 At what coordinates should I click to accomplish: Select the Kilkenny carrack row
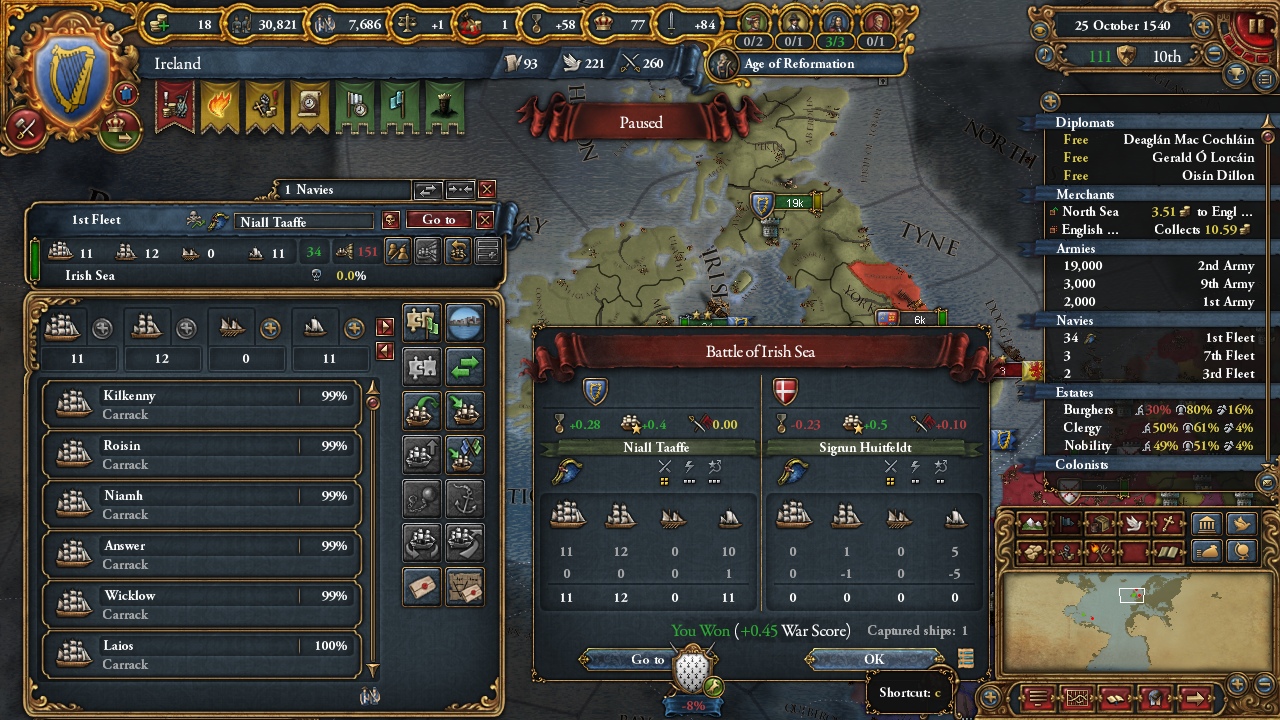tap(201, 405)
